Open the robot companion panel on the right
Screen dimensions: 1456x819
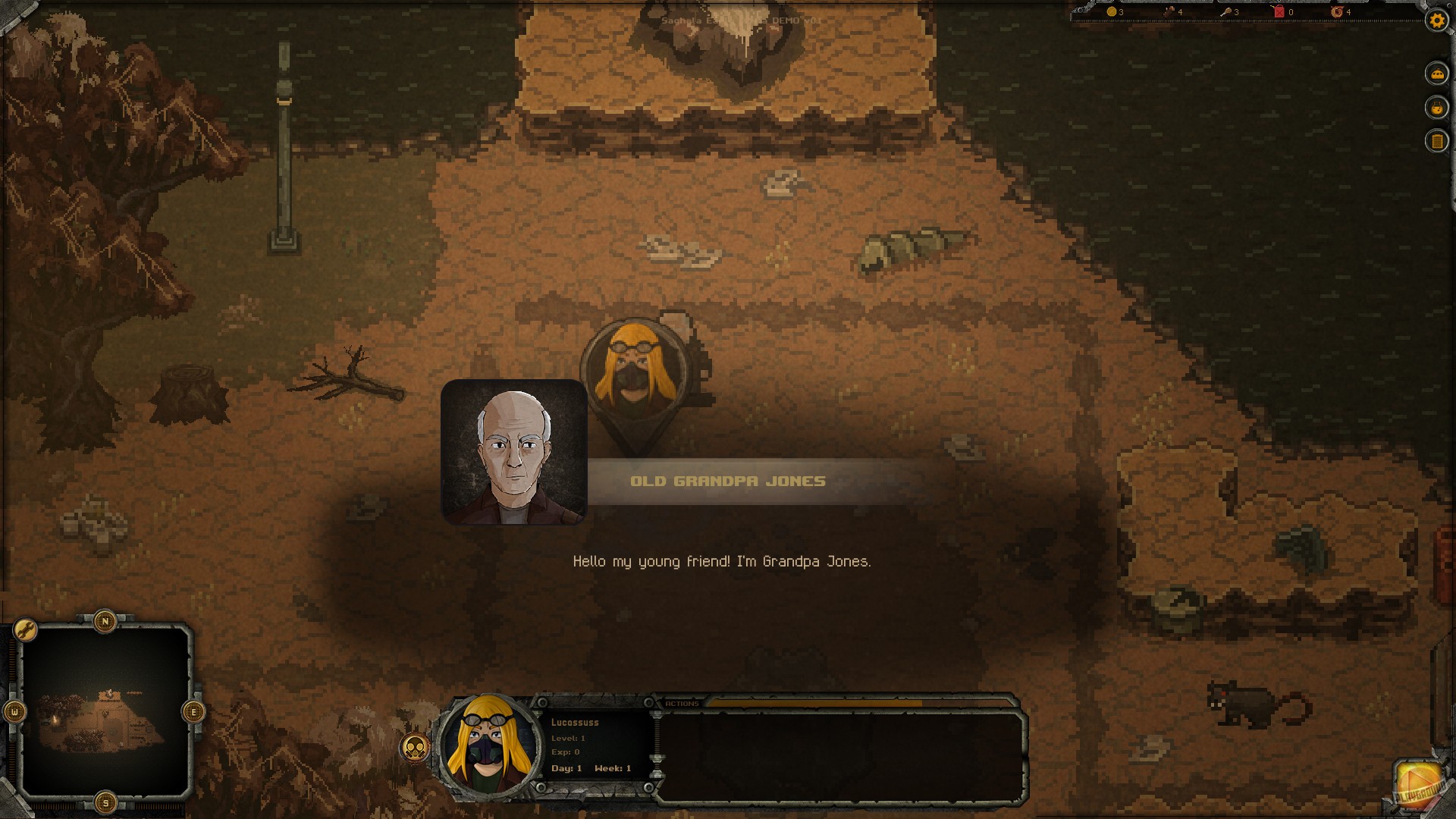[1437, 74]
